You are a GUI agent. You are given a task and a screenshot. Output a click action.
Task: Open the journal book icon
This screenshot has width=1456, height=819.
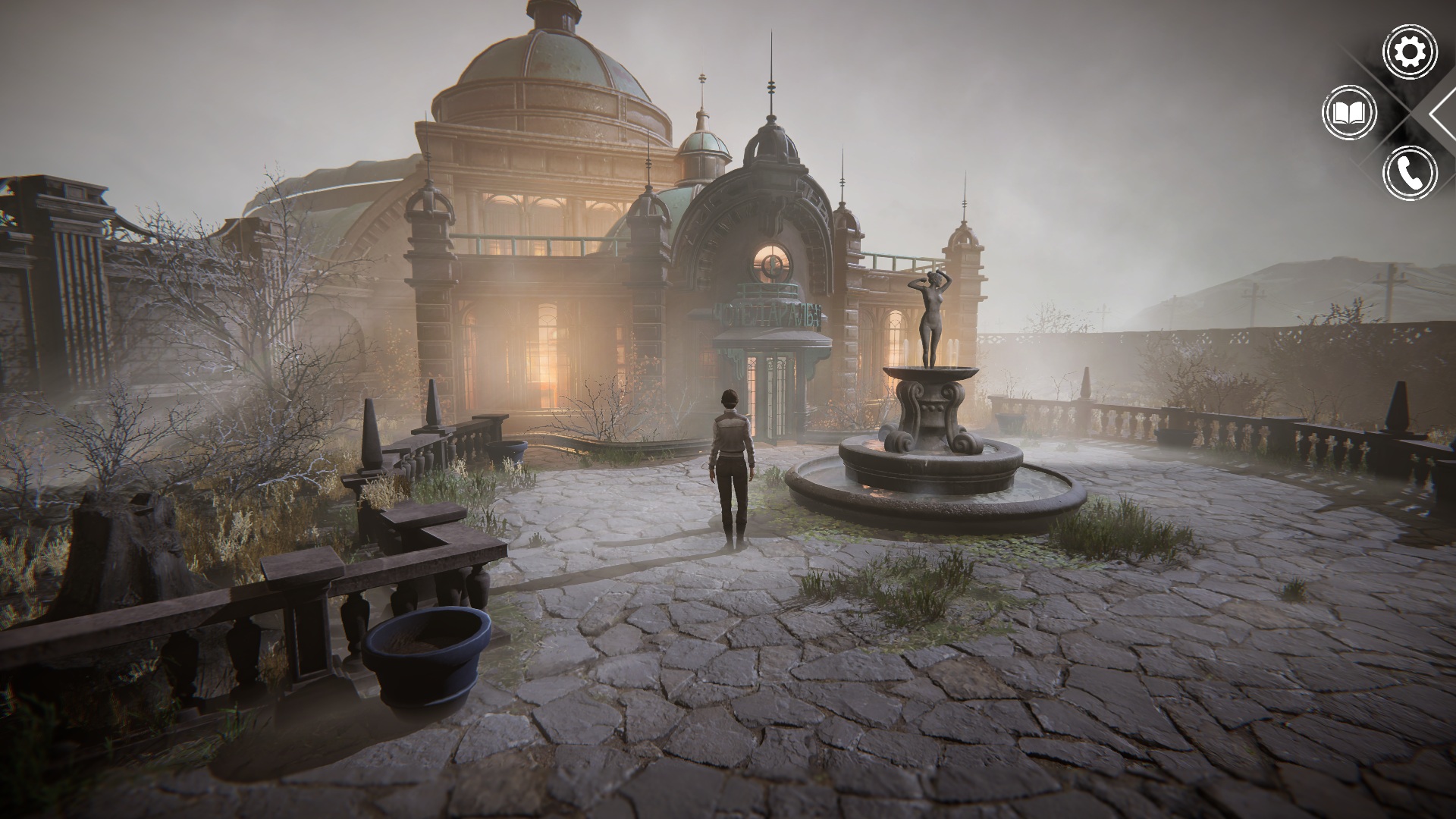pyautogui.click(x=1349, y=114)
